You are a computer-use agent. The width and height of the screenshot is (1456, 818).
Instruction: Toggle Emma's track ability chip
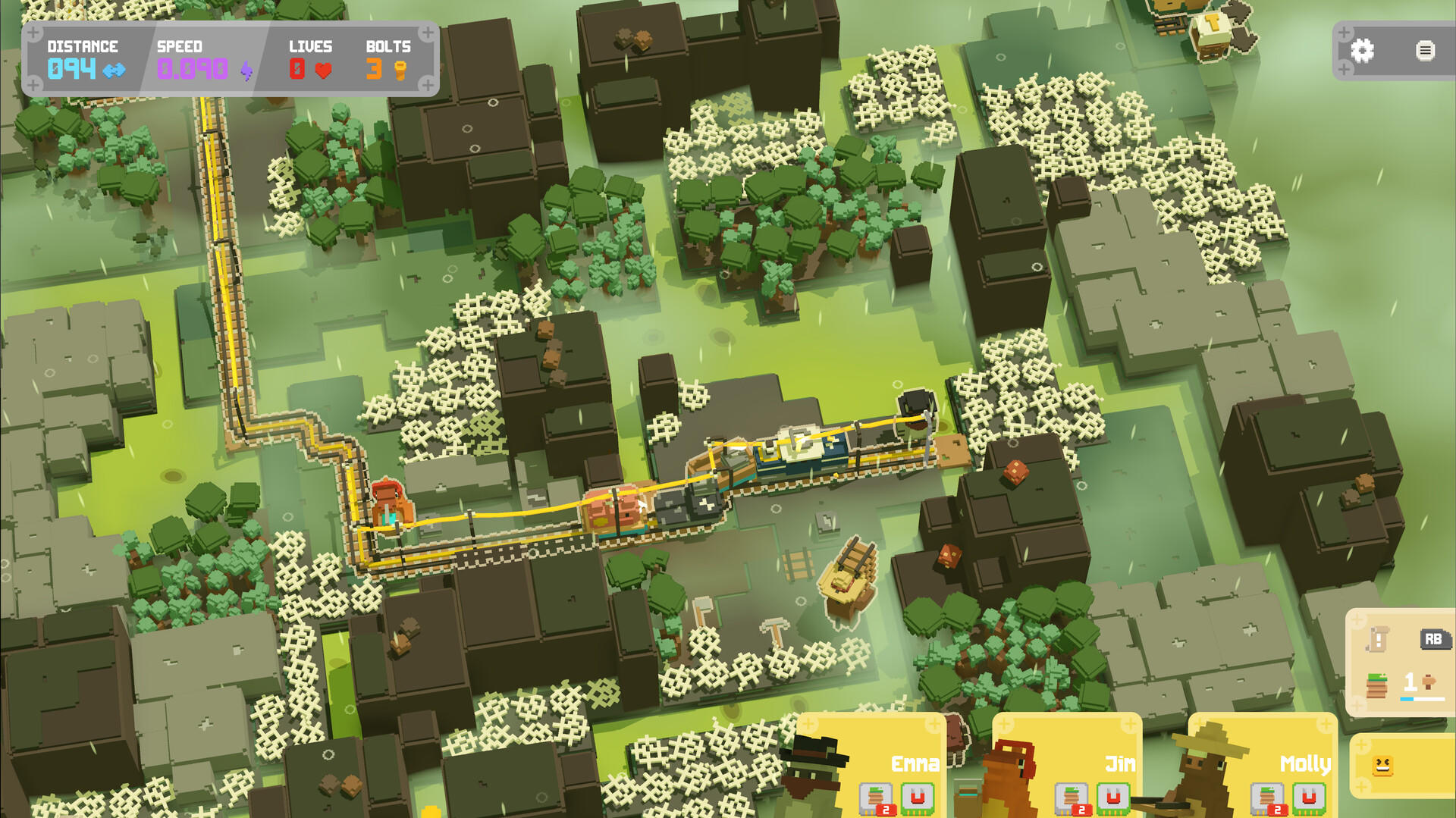(x=876, y=798)
